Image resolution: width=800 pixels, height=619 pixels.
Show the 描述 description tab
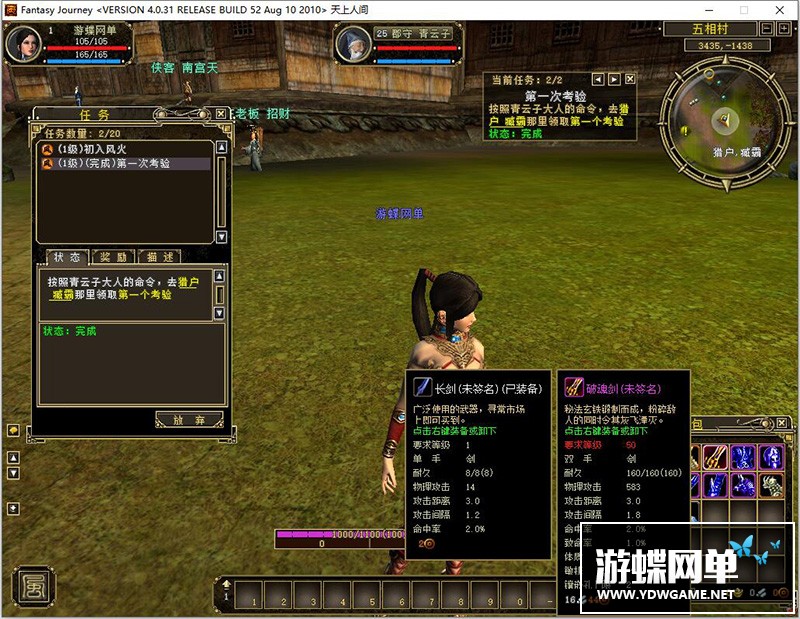click(x=160, y=257)
